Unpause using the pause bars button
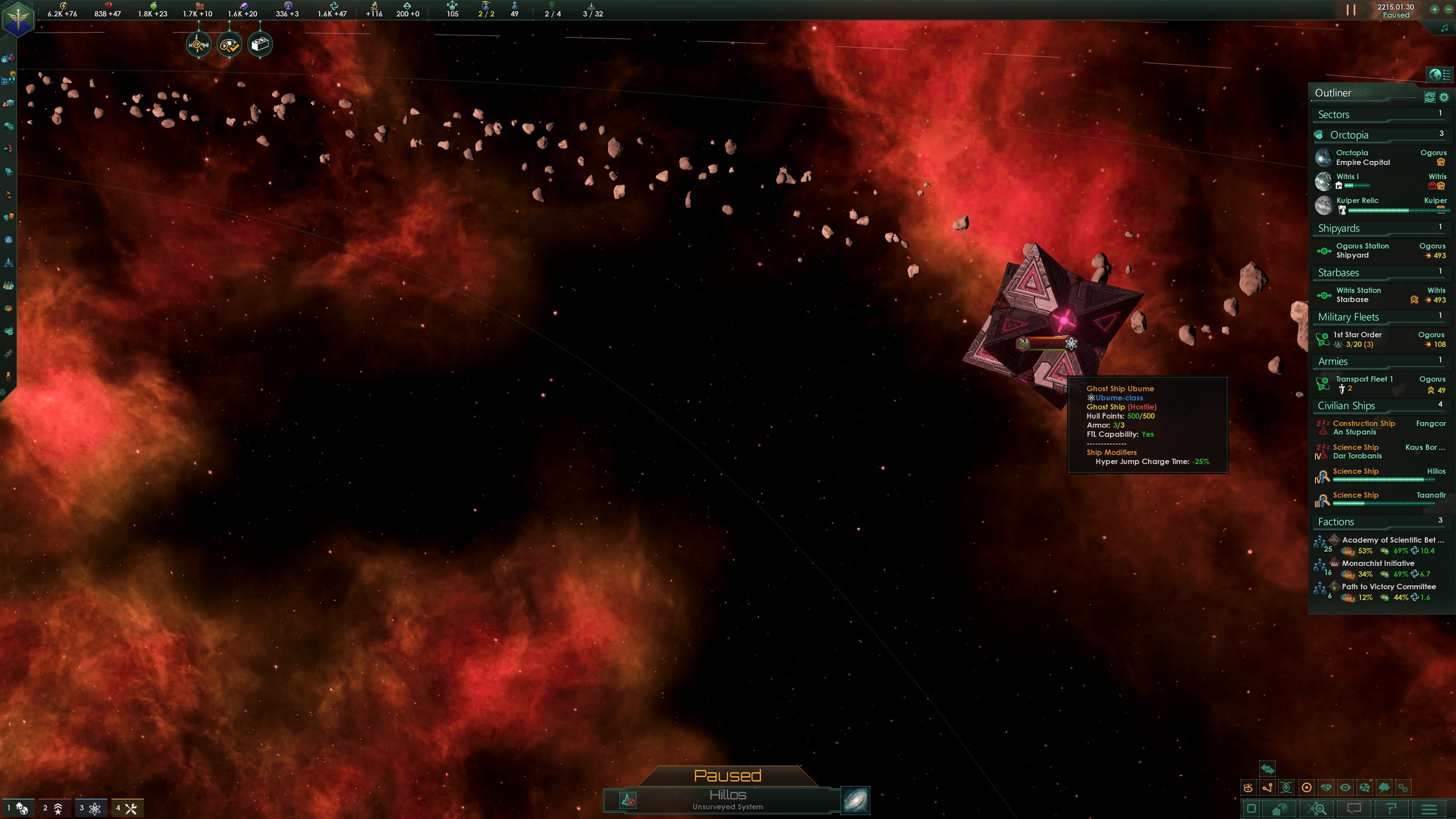Screen dimensions: 1456x819 (1351, 10)
